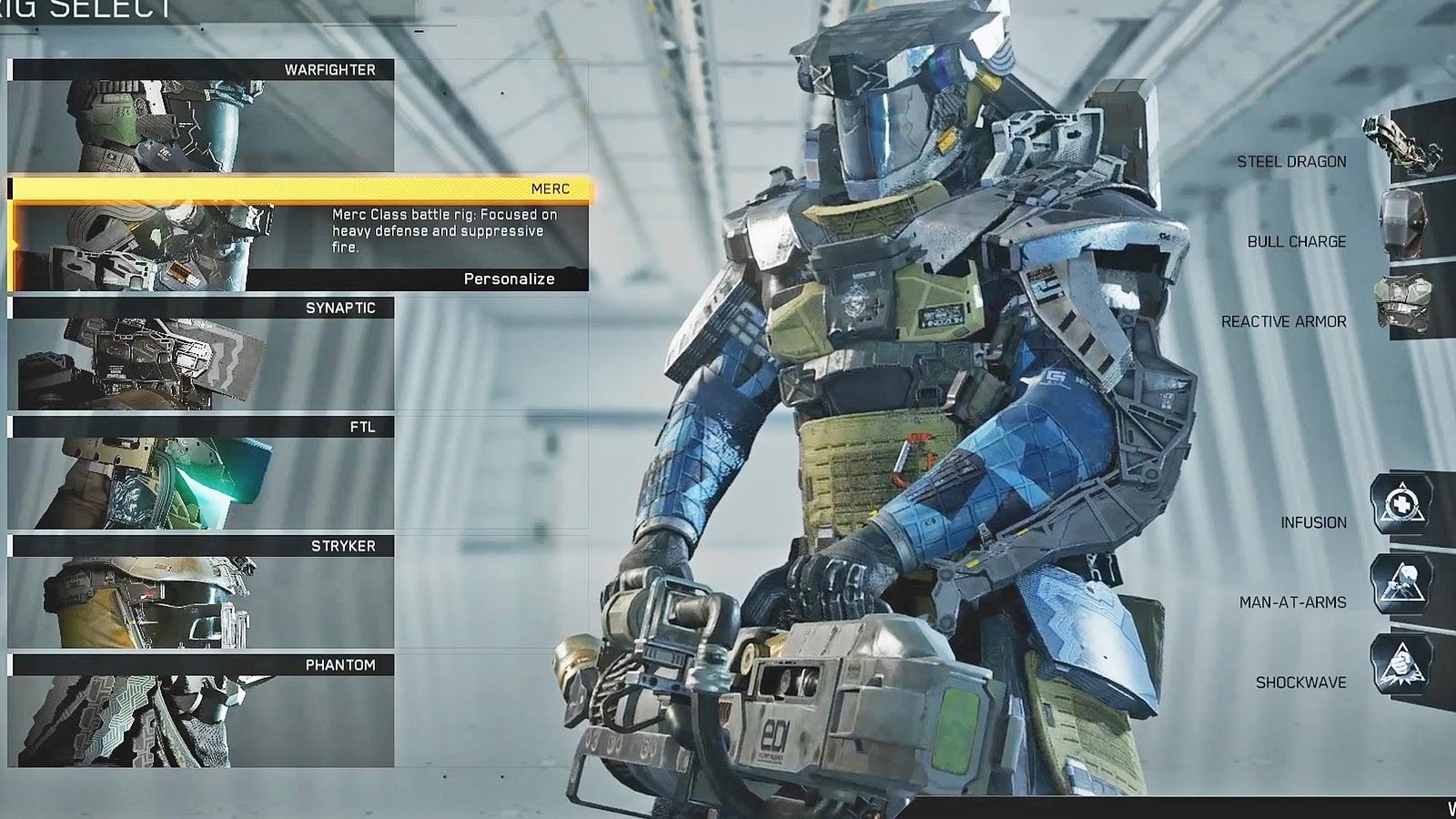1456x819 pixels.
Task: Pick the FTL rig
Action: pos(202,473)
